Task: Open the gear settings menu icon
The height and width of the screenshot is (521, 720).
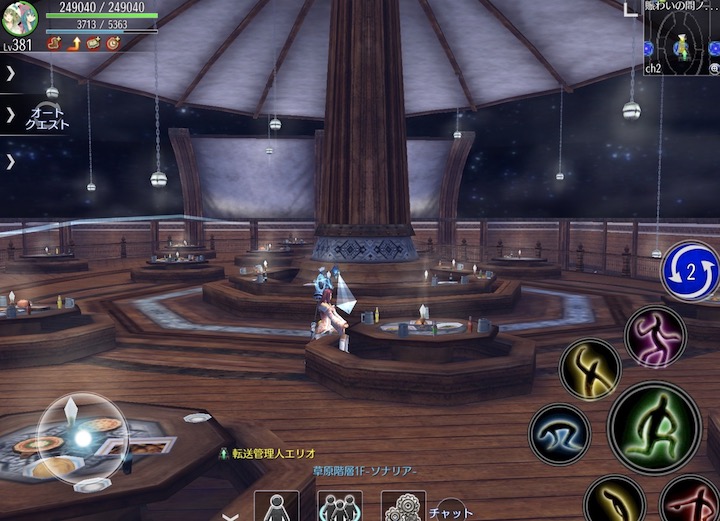Action: tap(403, 507)
